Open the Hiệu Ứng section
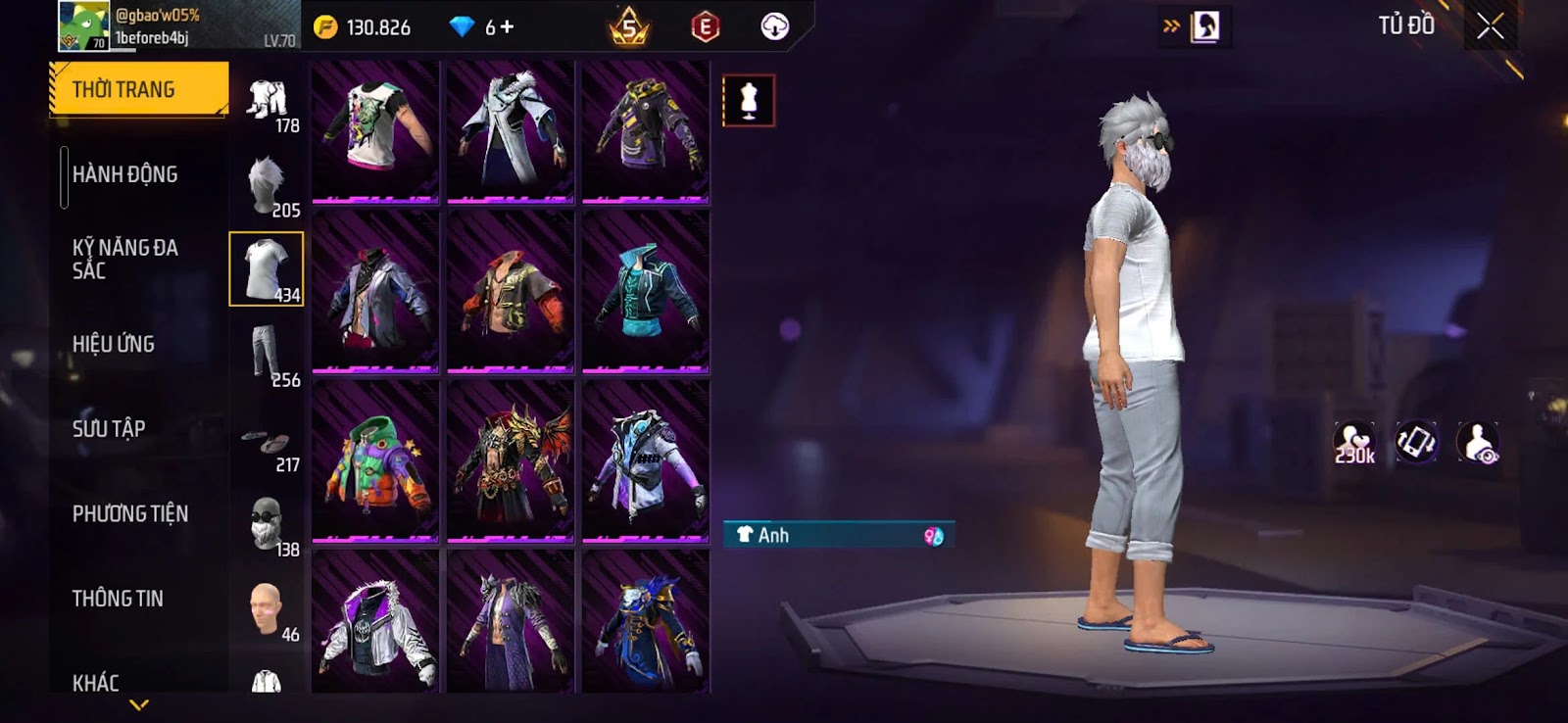The image size is (1568, 723). coord(113,344)
